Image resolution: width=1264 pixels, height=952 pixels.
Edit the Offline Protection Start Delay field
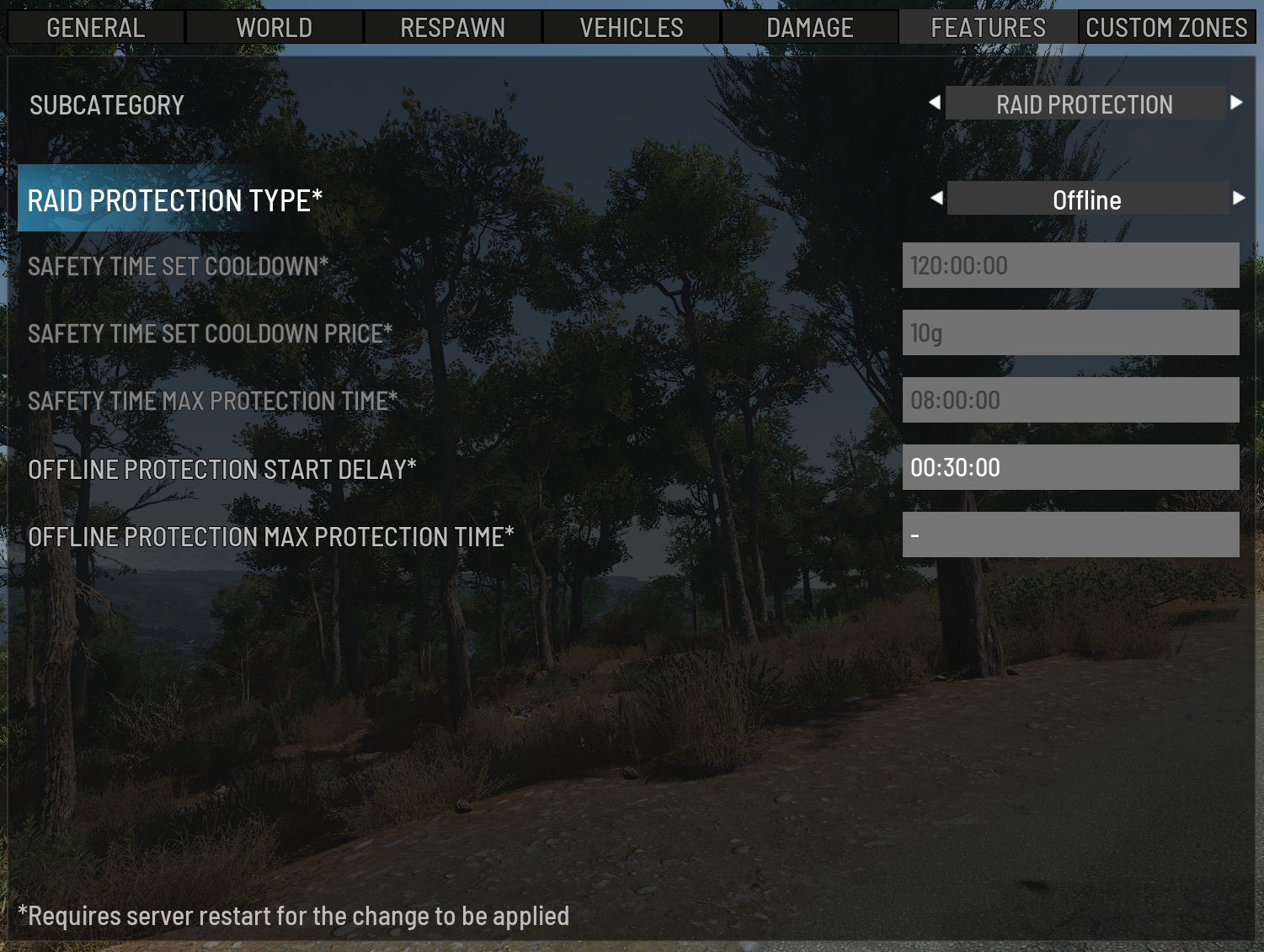click(x=1070, y=467)
